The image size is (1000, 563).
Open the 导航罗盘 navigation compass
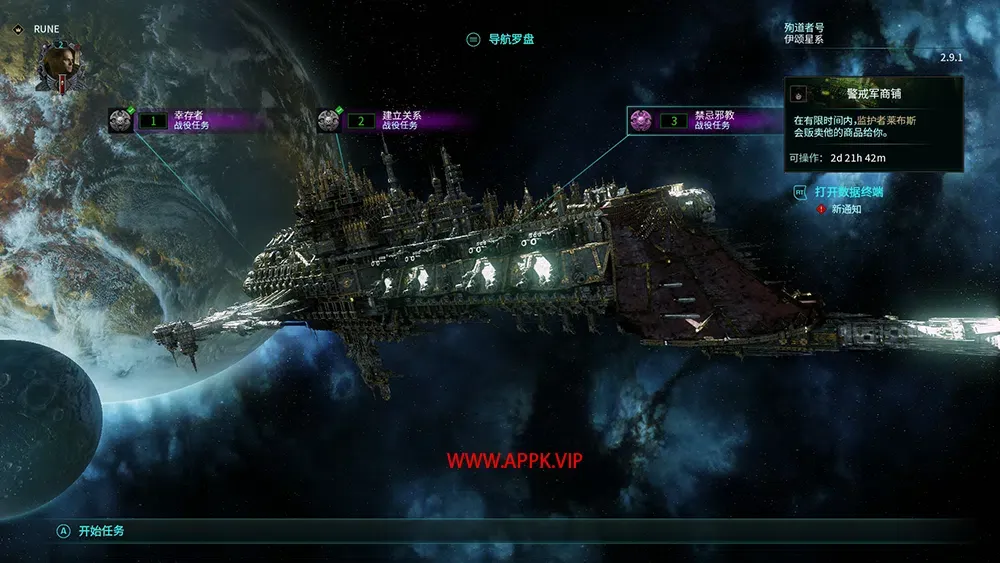point(508,40)
